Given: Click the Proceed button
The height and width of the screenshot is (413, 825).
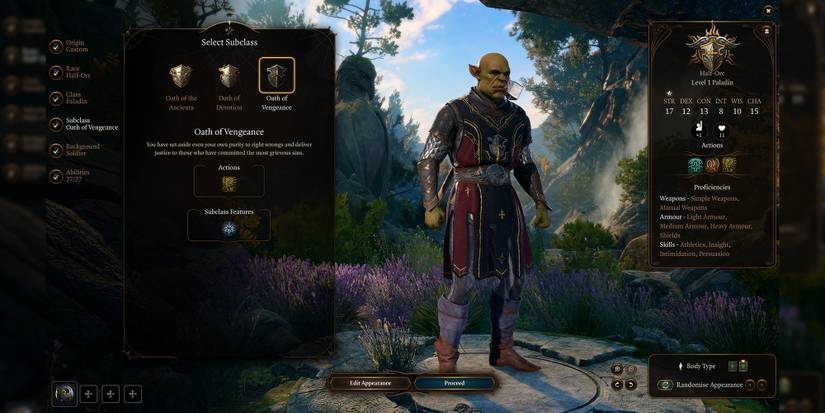Looking at the screenshot, I should coord(454,383).
